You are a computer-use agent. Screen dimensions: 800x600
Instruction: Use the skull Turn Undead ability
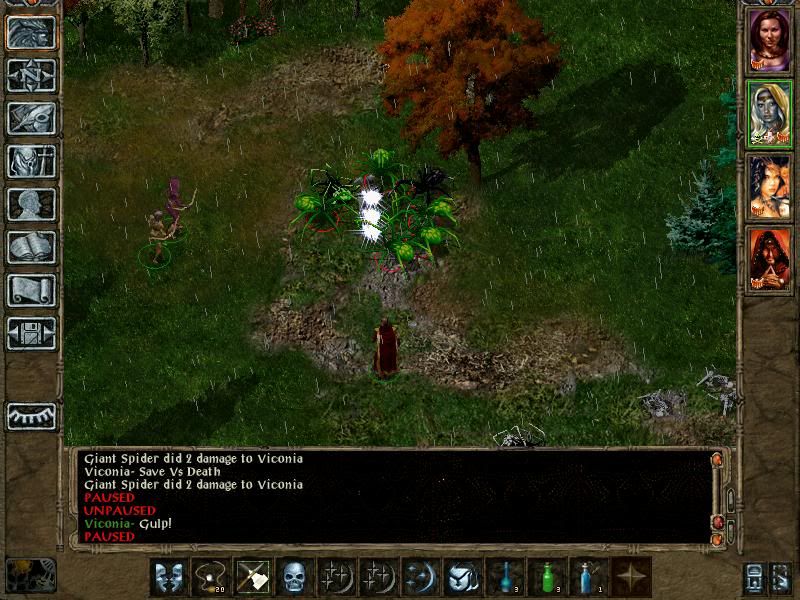pos(293,576)
